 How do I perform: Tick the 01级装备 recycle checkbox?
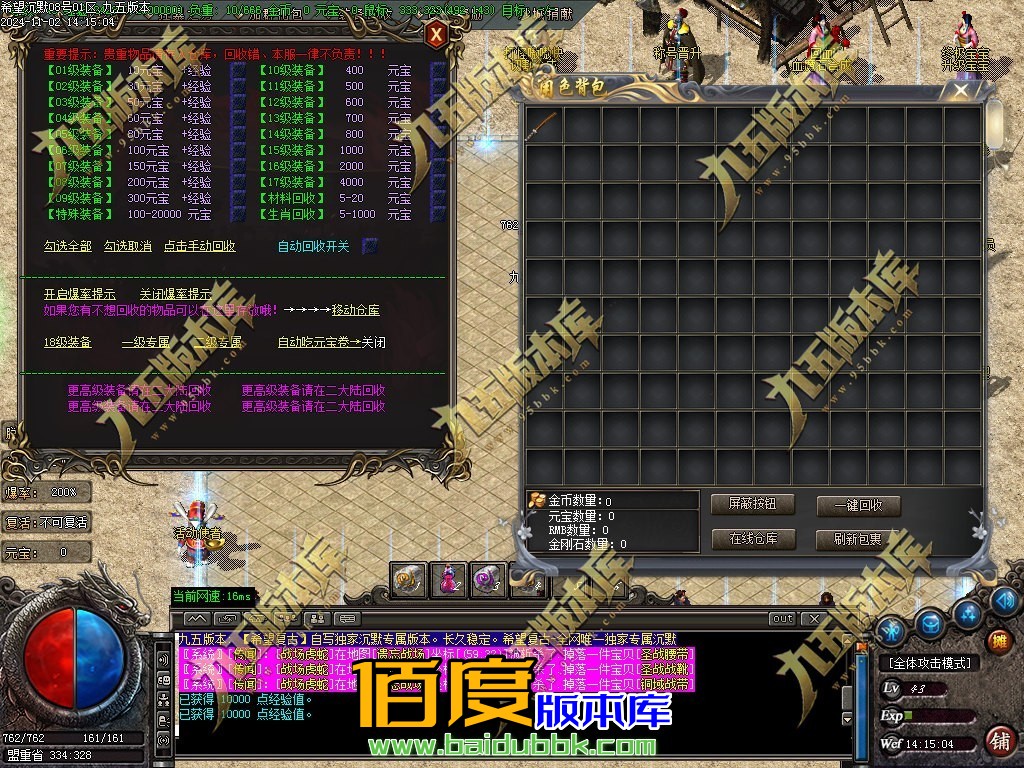[238, 71]
